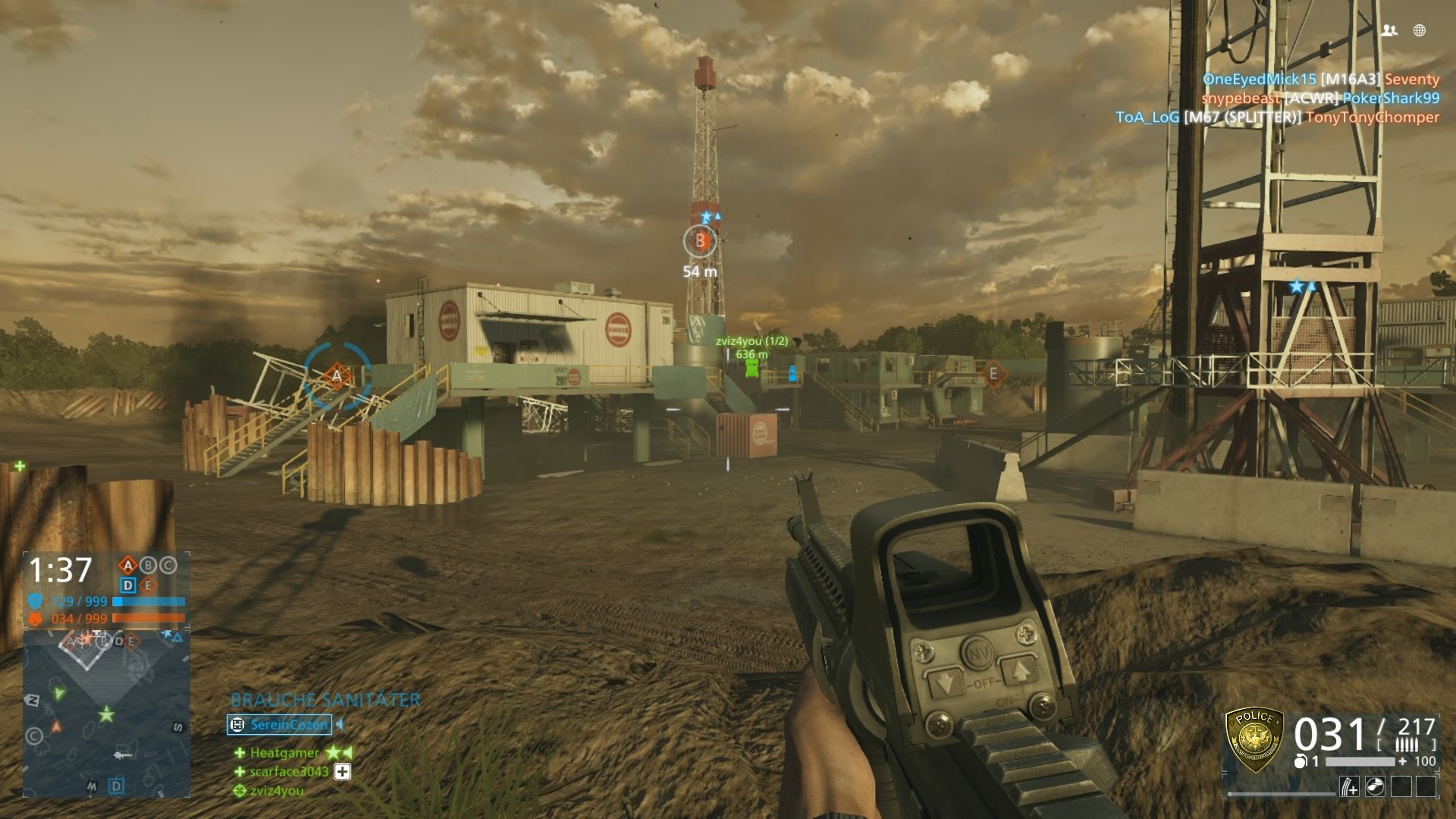Click the D objective marker on the minimap
The image size is (1456, 819).
[115, 785]
